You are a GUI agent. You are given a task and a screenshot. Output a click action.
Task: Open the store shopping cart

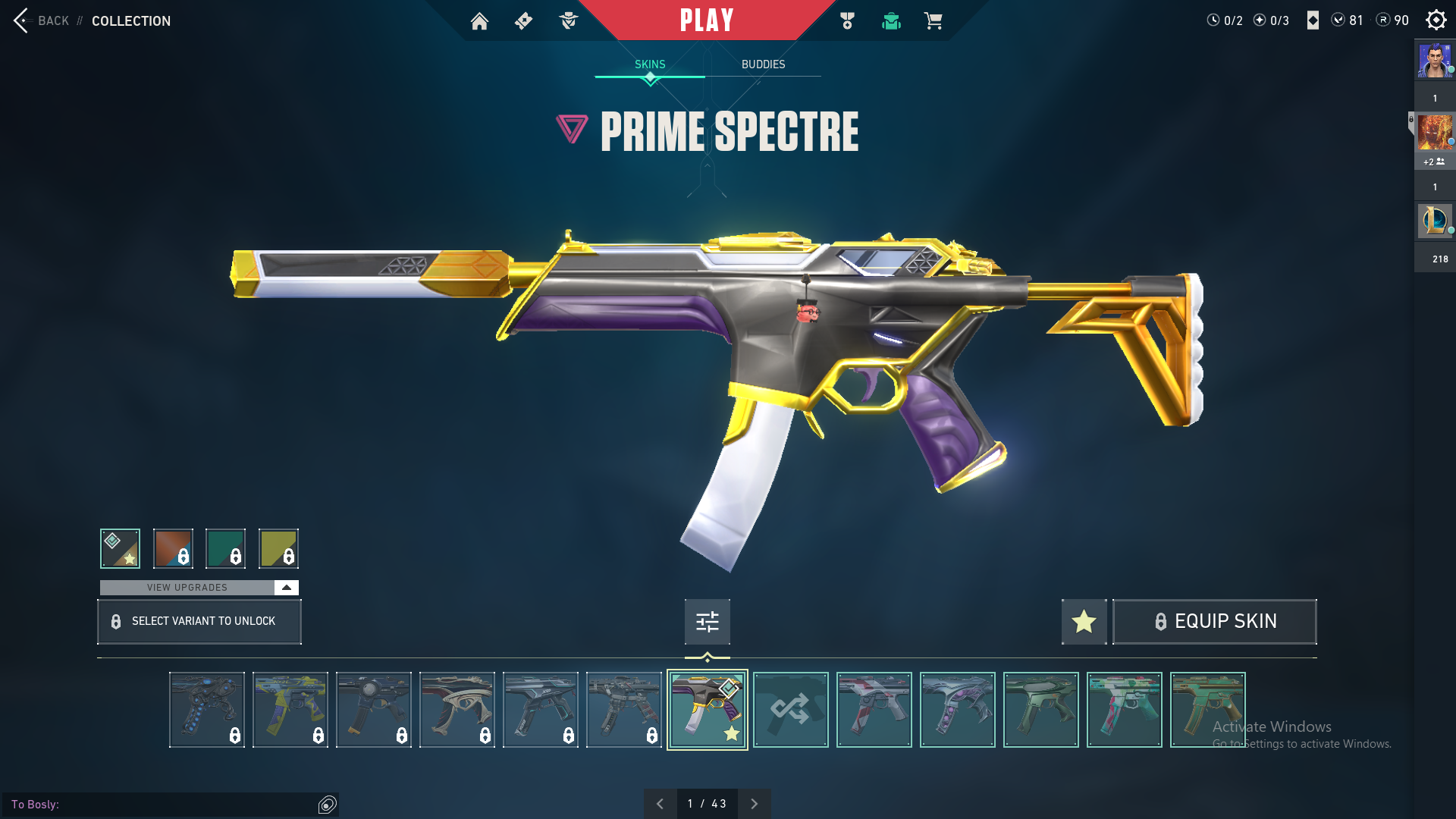(x=933, y=21)
